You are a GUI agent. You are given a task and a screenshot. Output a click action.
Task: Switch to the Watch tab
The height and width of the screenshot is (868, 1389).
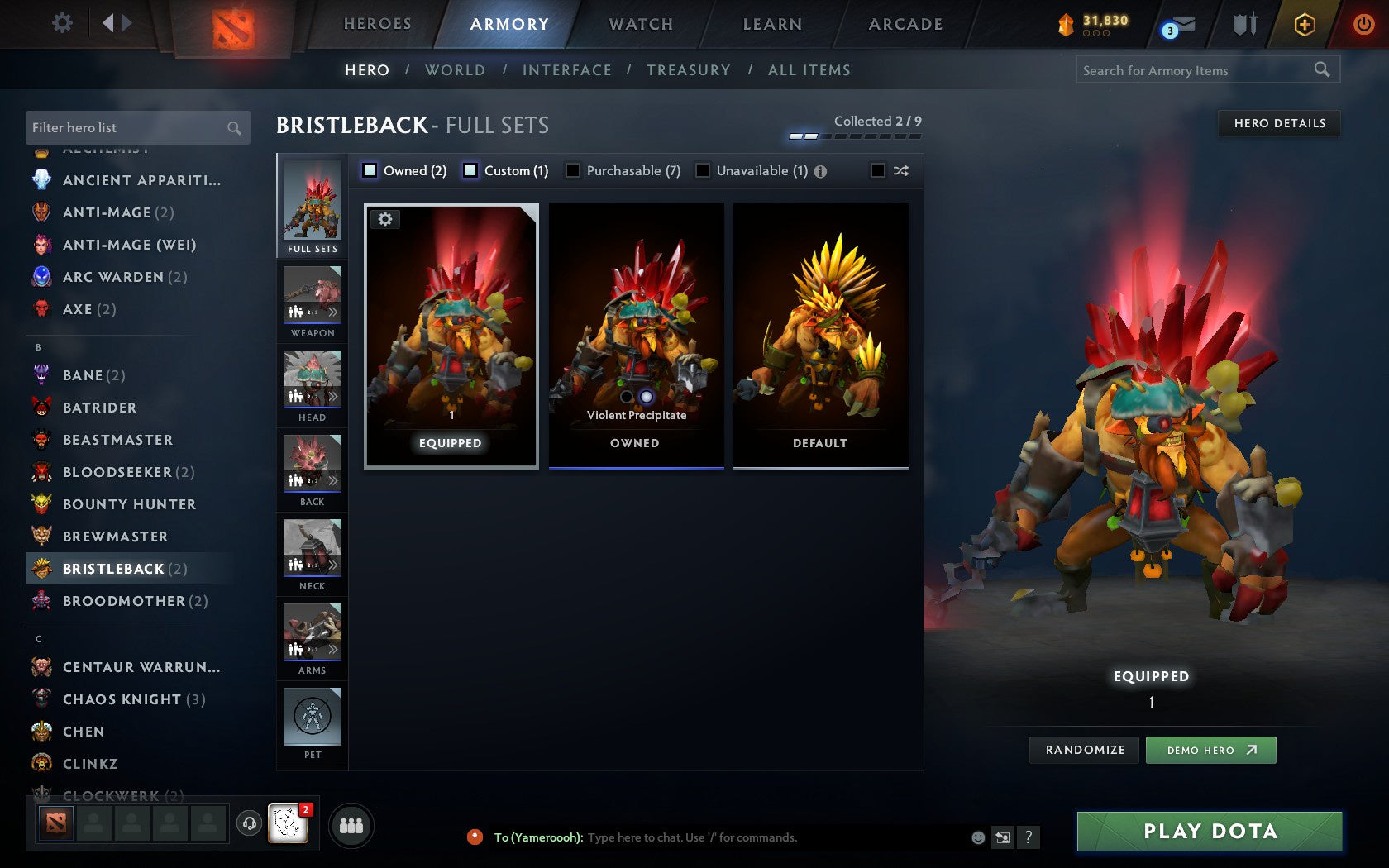[639, 24]
